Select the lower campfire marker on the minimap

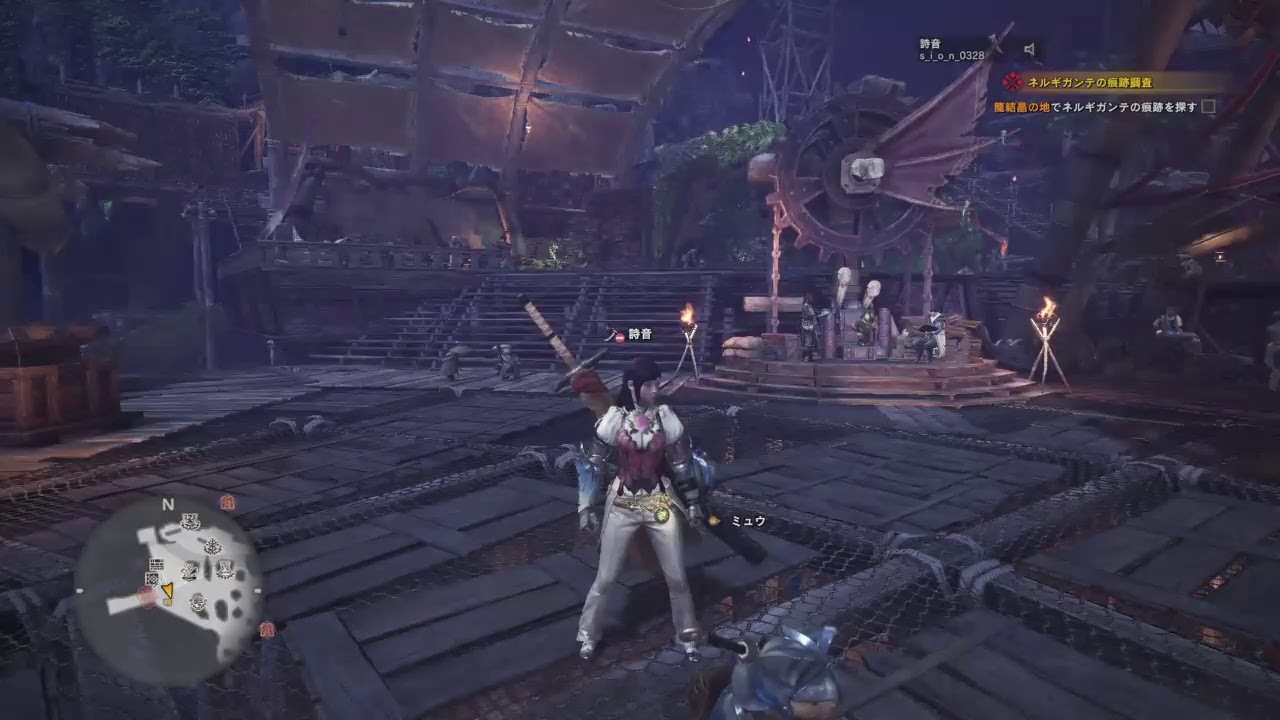click(267, 629)
